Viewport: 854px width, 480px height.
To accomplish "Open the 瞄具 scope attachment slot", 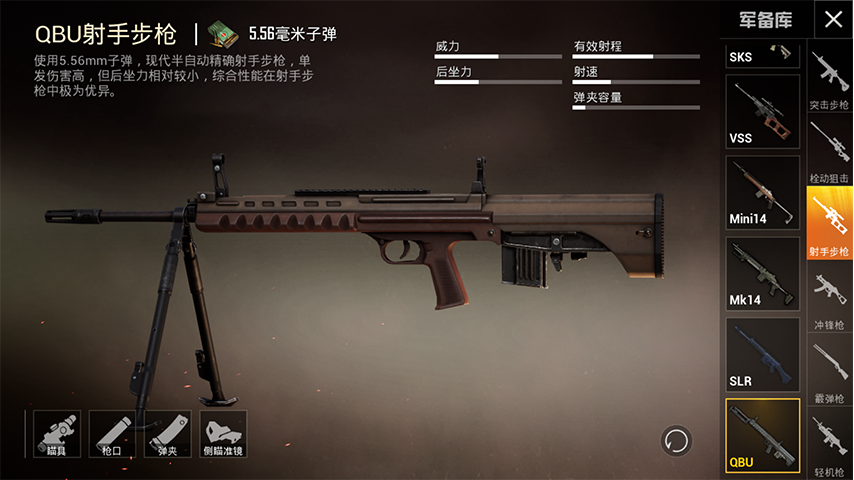I will [x=56, y=433].
